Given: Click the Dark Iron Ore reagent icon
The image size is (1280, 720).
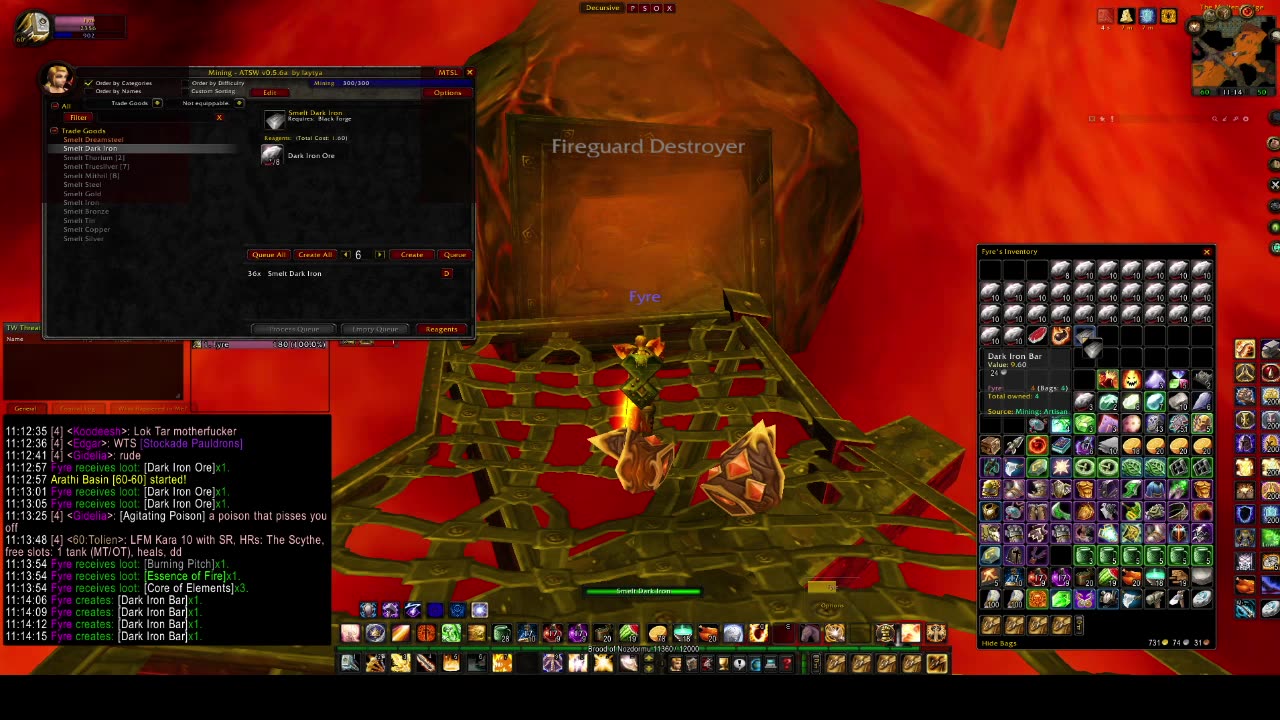Looking at the screenshot, I should click(x=270, y=155).
